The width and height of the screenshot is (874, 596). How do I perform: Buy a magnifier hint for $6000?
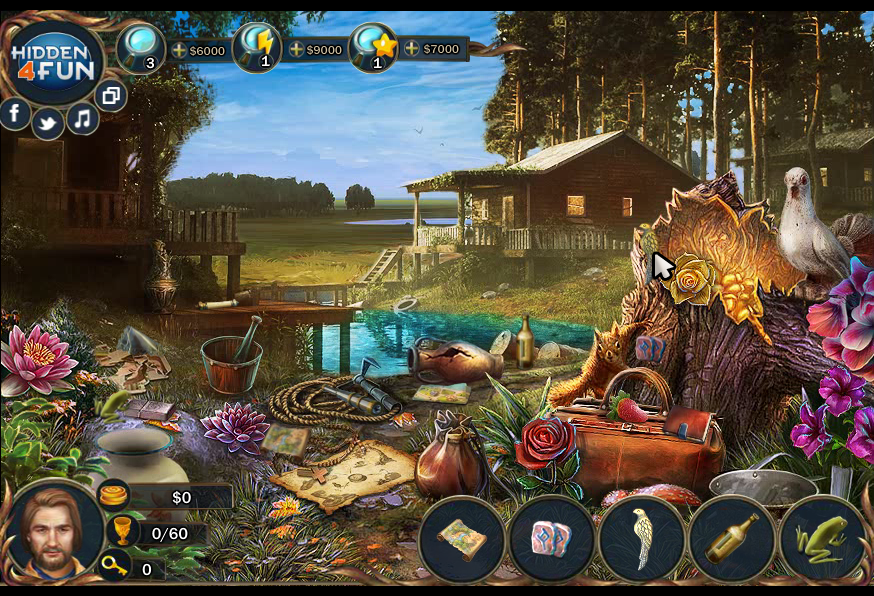click(198, 50)
